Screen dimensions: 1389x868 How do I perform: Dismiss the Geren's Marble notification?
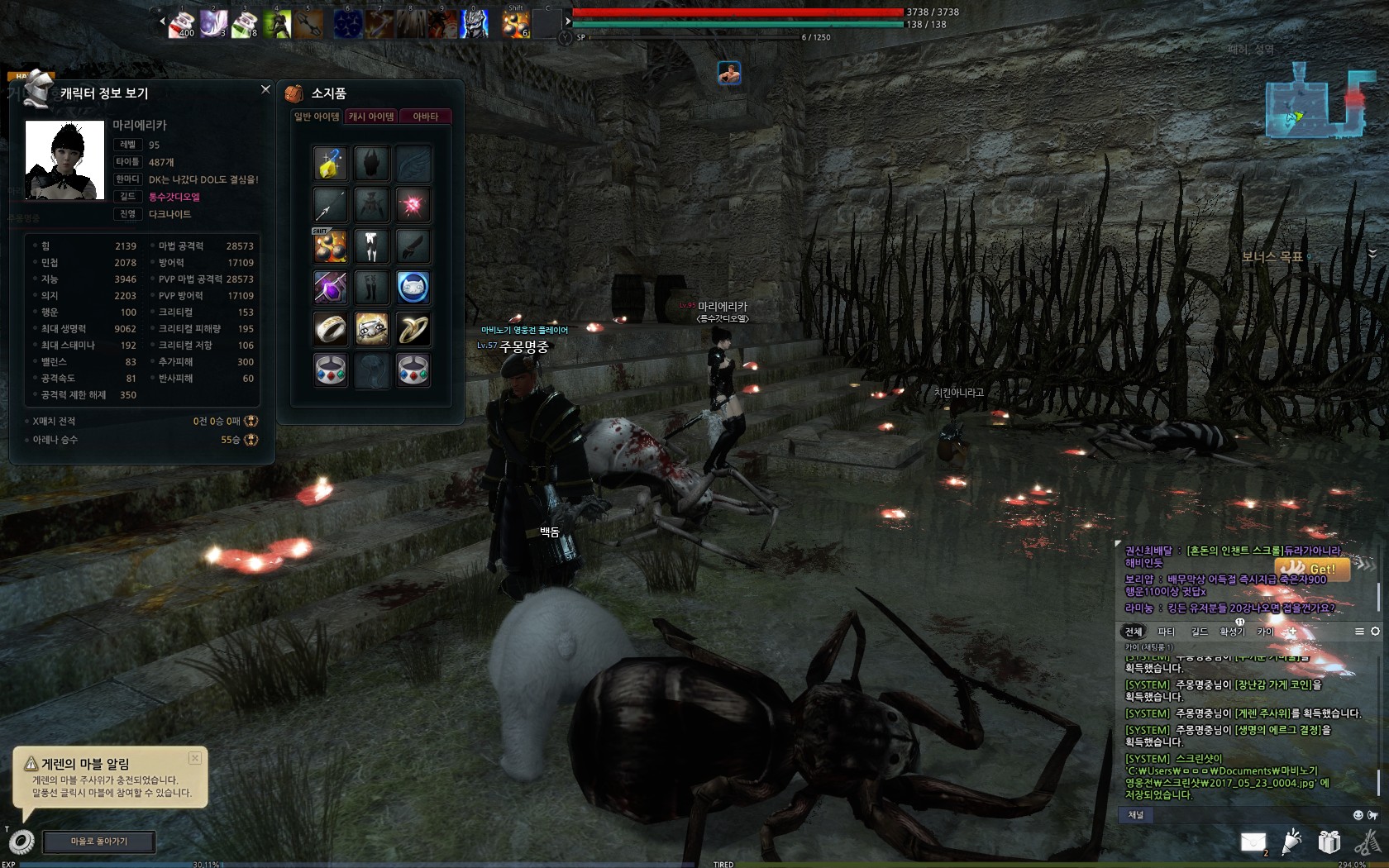click(195, 758)
